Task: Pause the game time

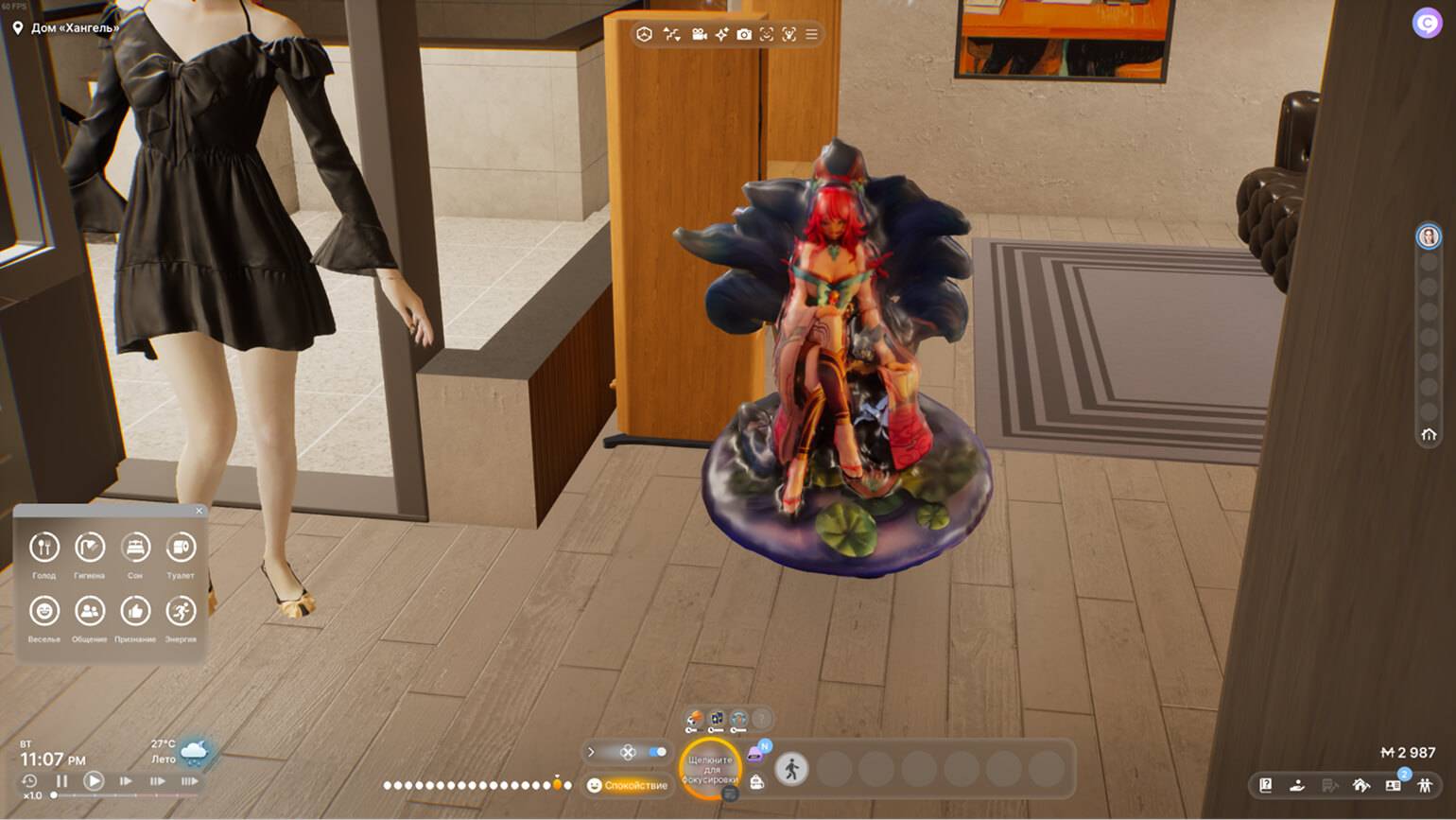Action: pos(62,781)
